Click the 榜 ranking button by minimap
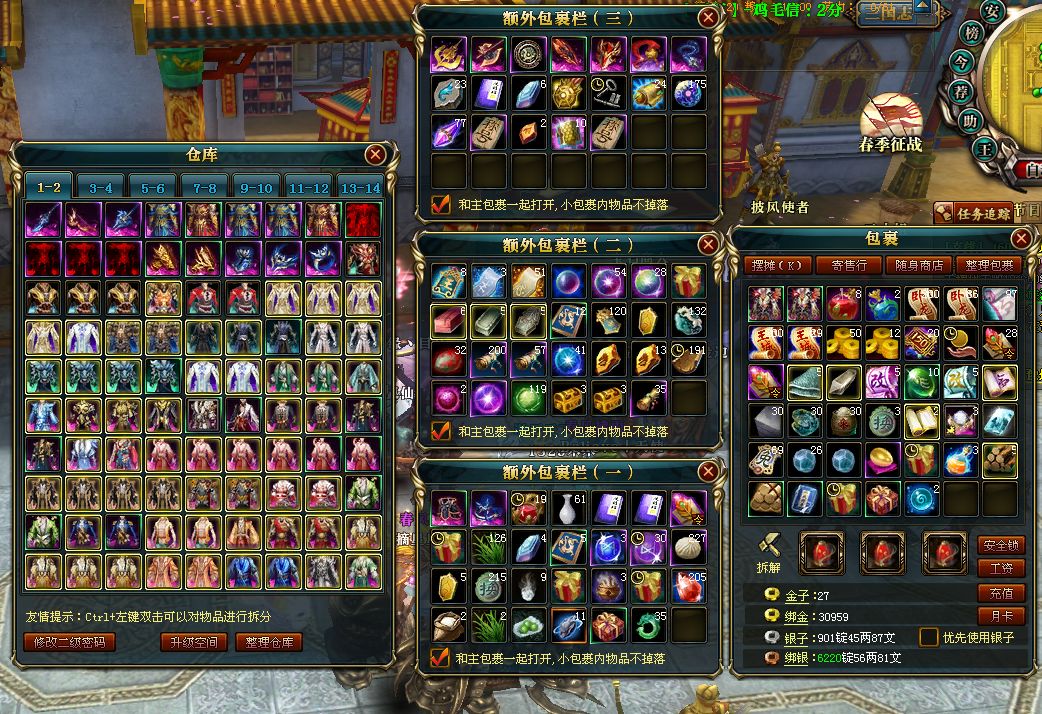This screenshot has height=714, width=1042. pos(970,33)
